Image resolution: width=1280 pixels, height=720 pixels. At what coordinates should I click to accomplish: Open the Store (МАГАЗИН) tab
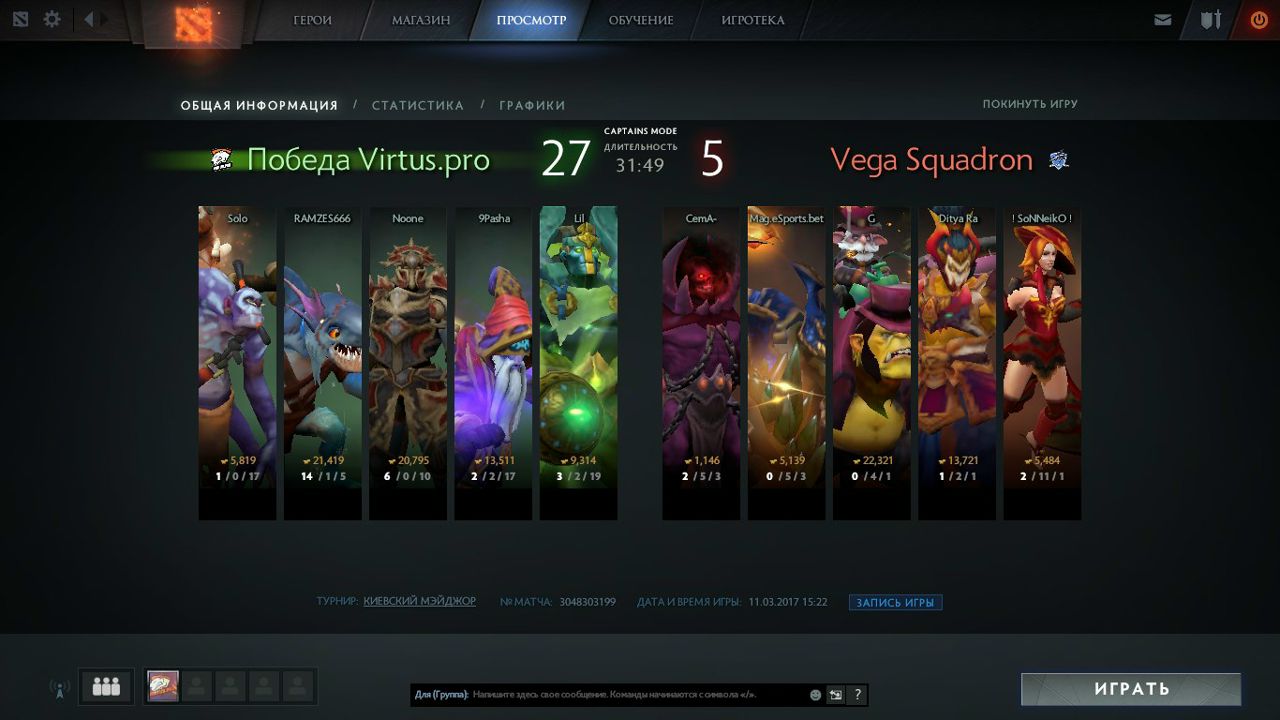coord(420,20)
